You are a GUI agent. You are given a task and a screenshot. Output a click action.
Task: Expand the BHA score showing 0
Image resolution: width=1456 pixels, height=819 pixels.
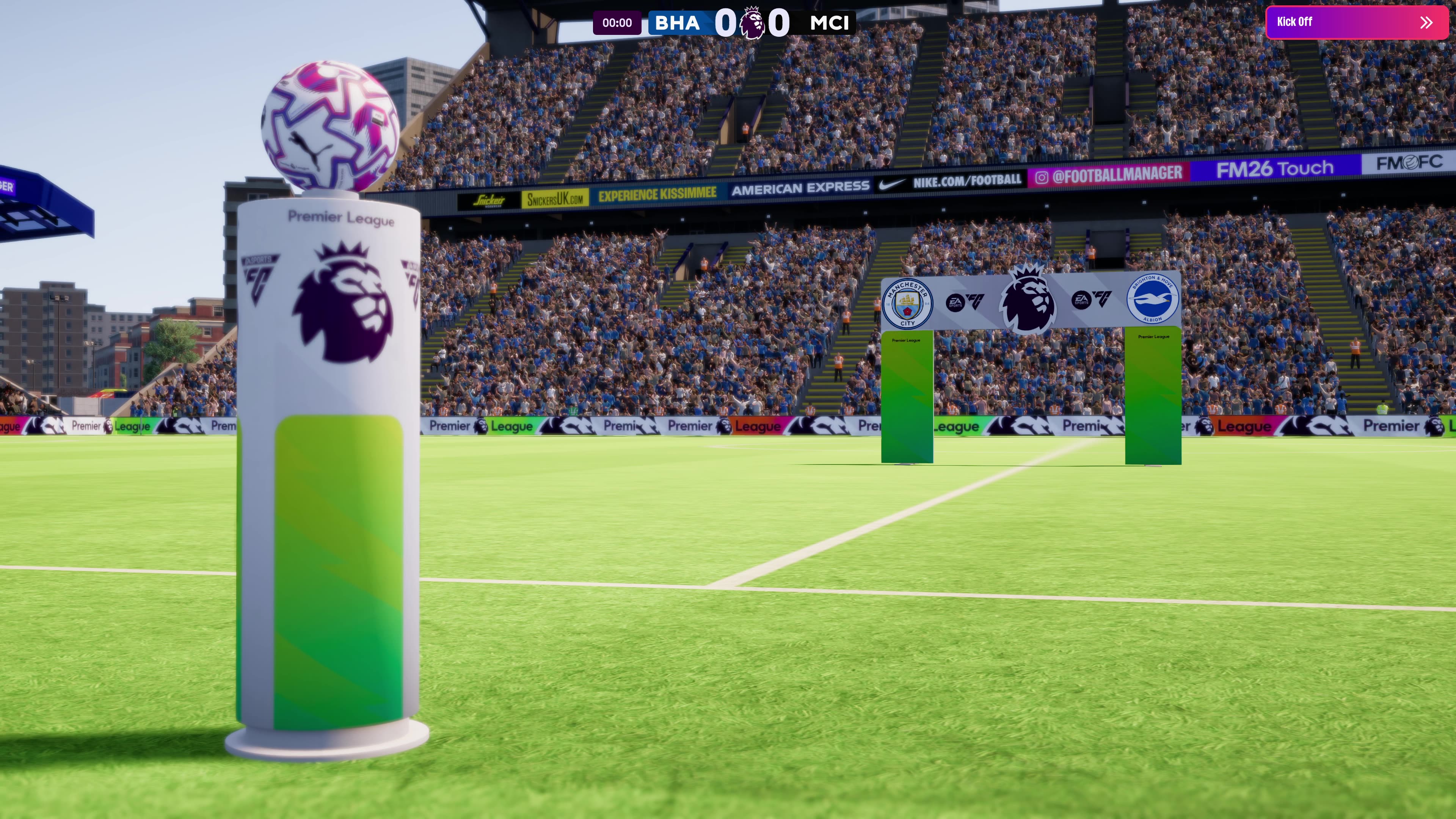[x=726, y=23]
